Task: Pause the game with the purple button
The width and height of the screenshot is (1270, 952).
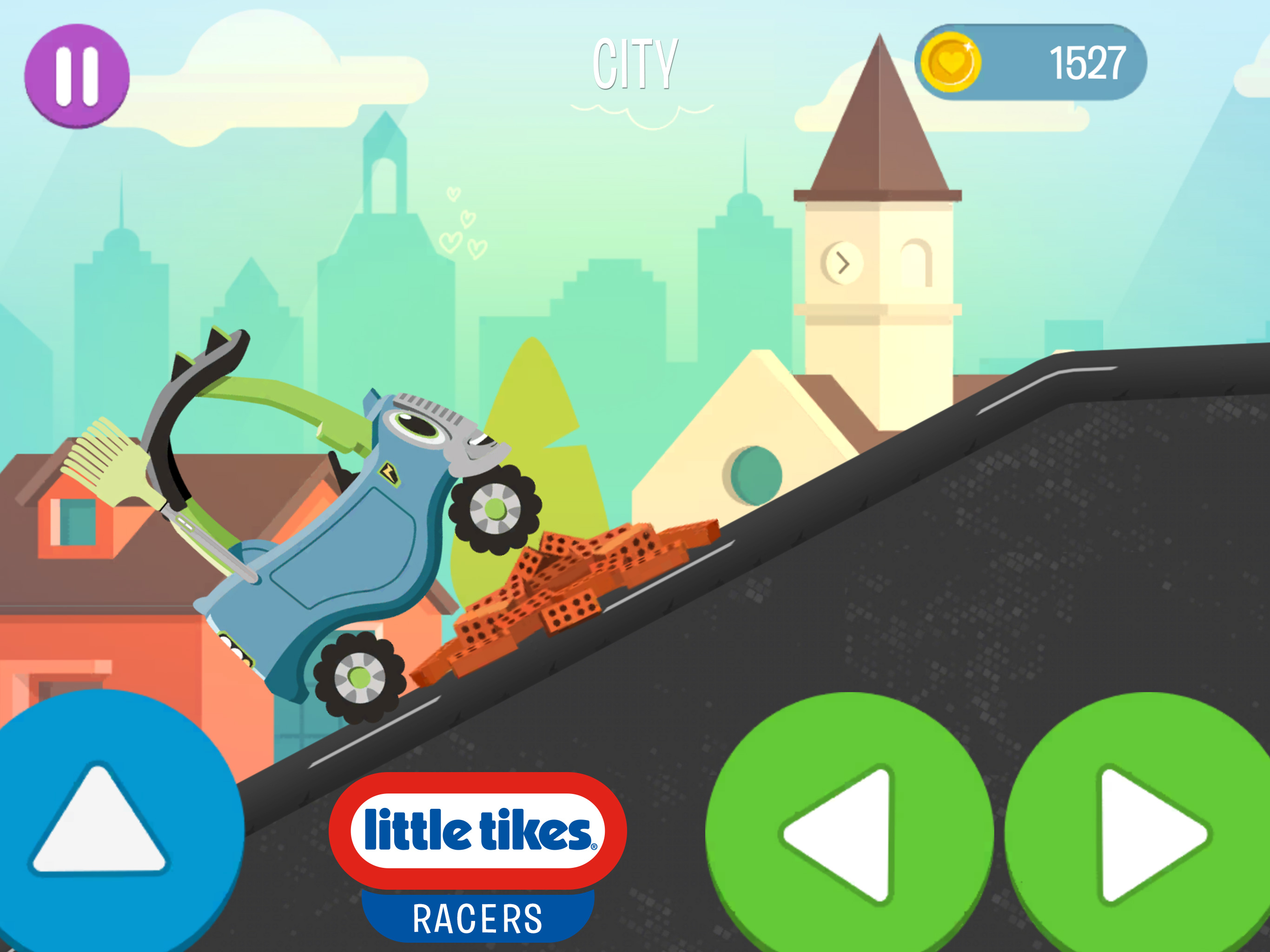Action: (x=76, y=75)
